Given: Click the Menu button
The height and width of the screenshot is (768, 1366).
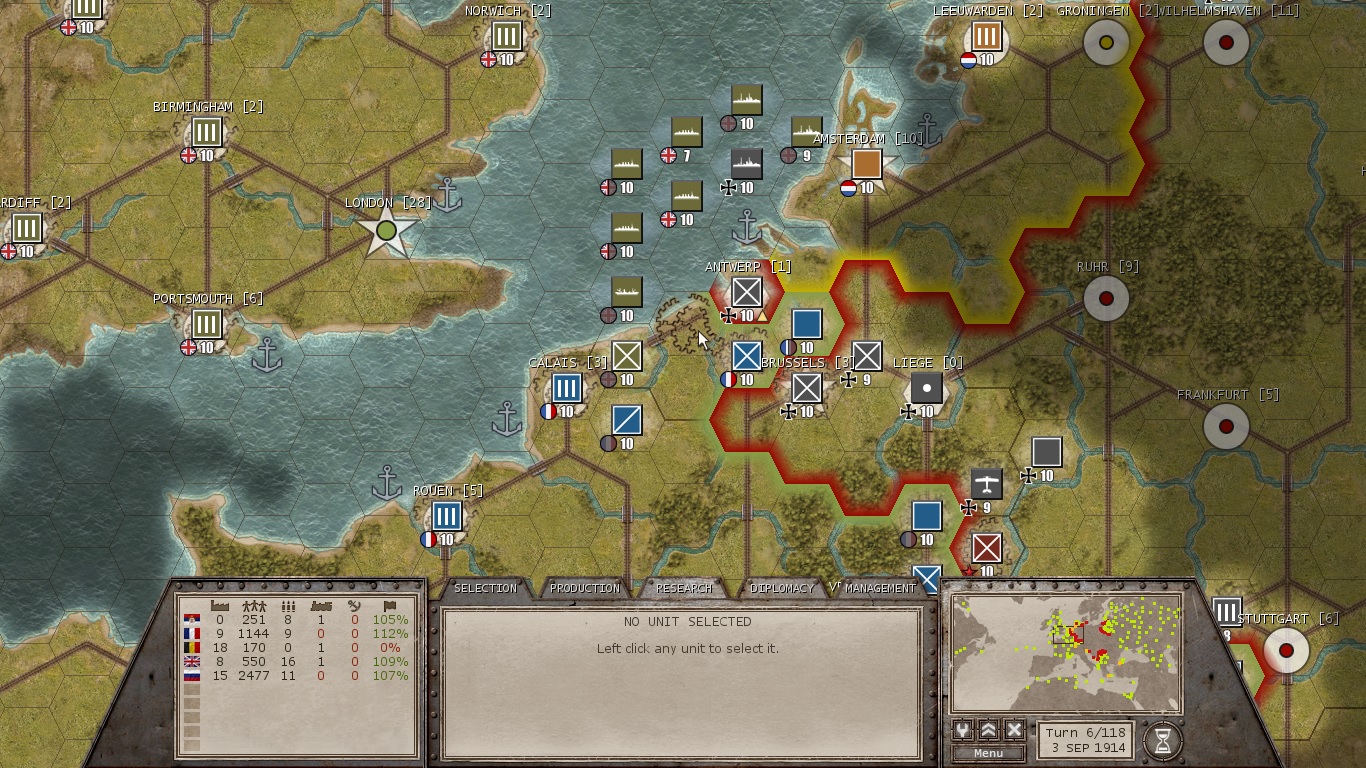Looking at the screenshot, I should click(988, 753).
